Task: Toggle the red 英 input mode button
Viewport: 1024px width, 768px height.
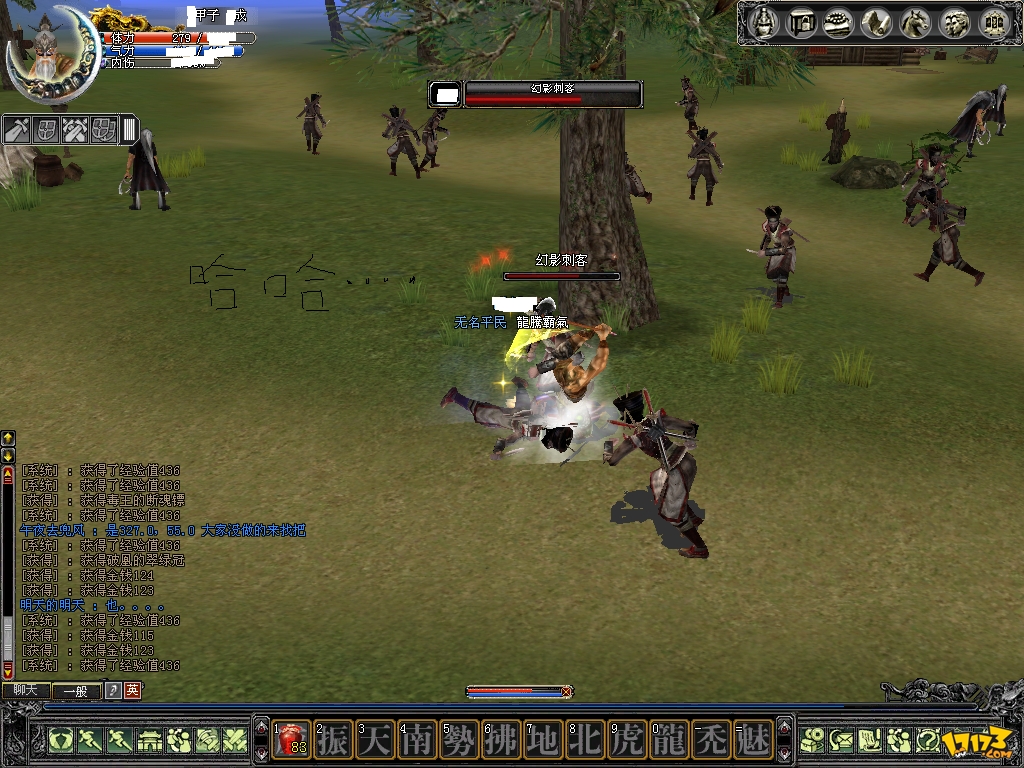Action: point(132,690)
